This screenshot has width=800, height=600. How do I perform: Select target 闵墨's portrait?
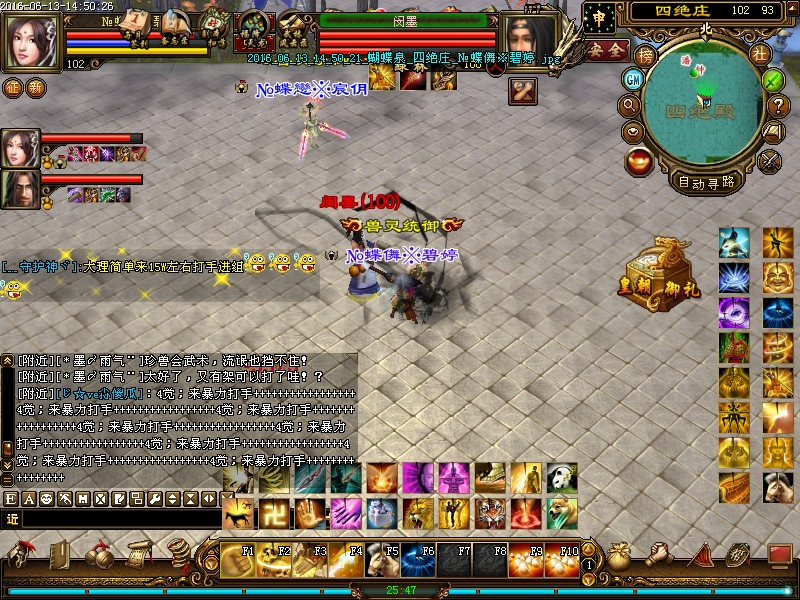tap(530, 39)
